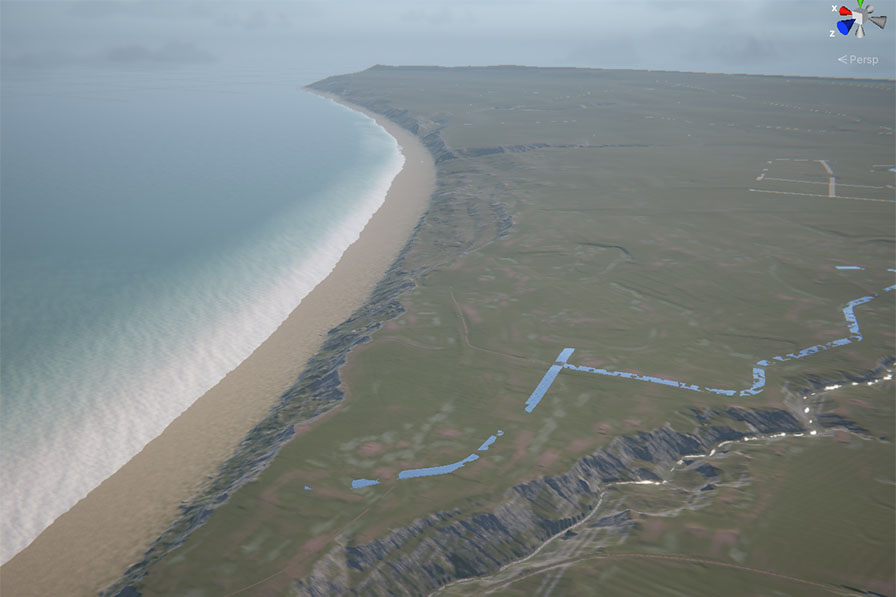Snap view using the green Y axis cone

pos(858,5)
